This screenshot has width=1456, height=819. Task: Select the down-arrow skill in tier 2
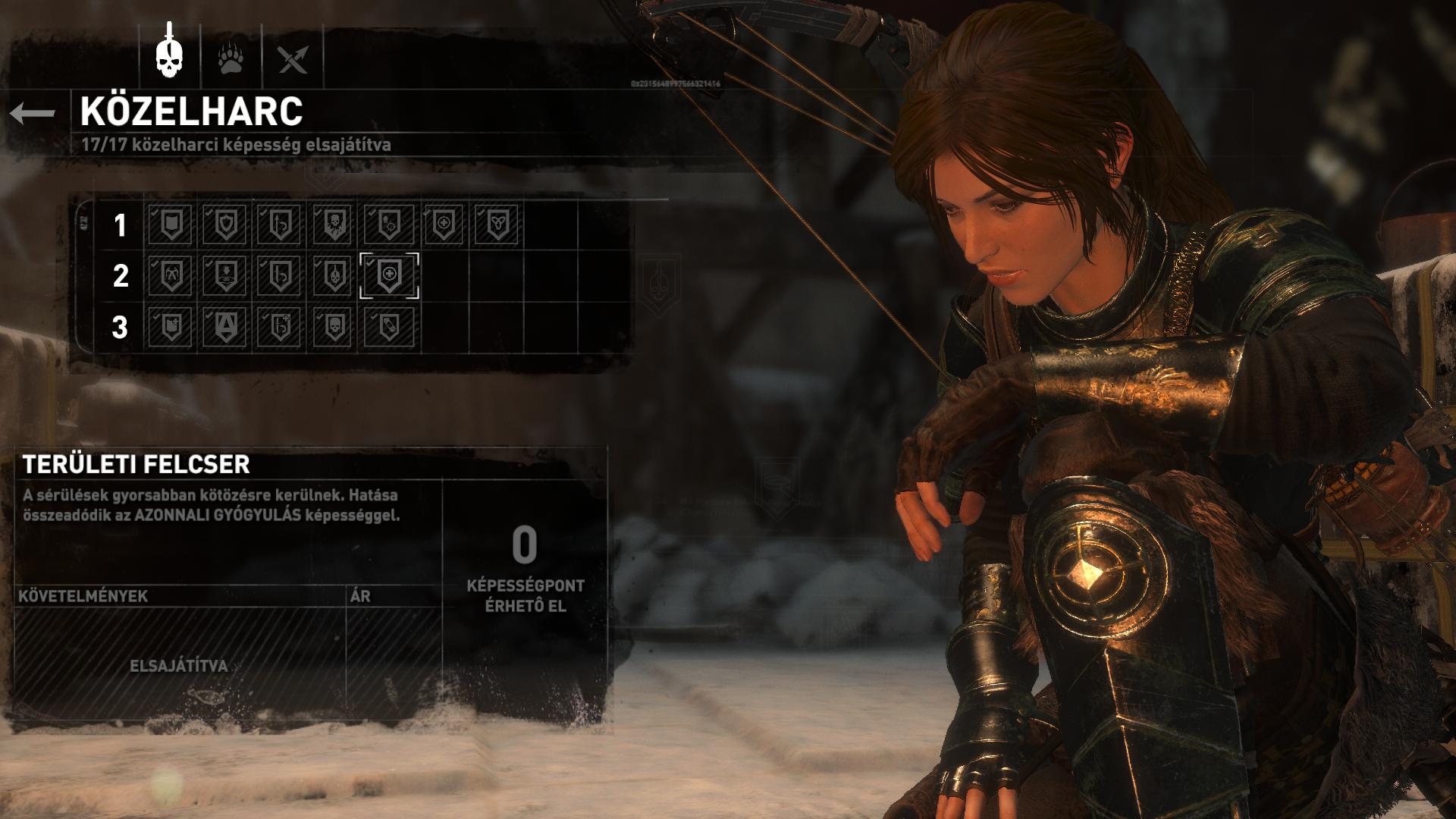point(225,275)
